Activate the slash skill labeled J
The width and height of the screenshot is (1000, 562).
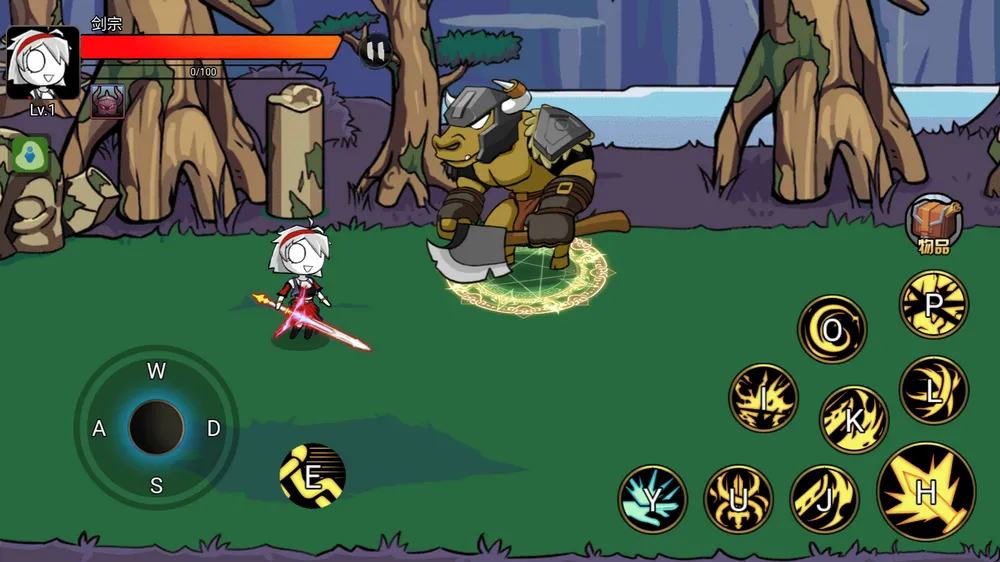(825, 498)
